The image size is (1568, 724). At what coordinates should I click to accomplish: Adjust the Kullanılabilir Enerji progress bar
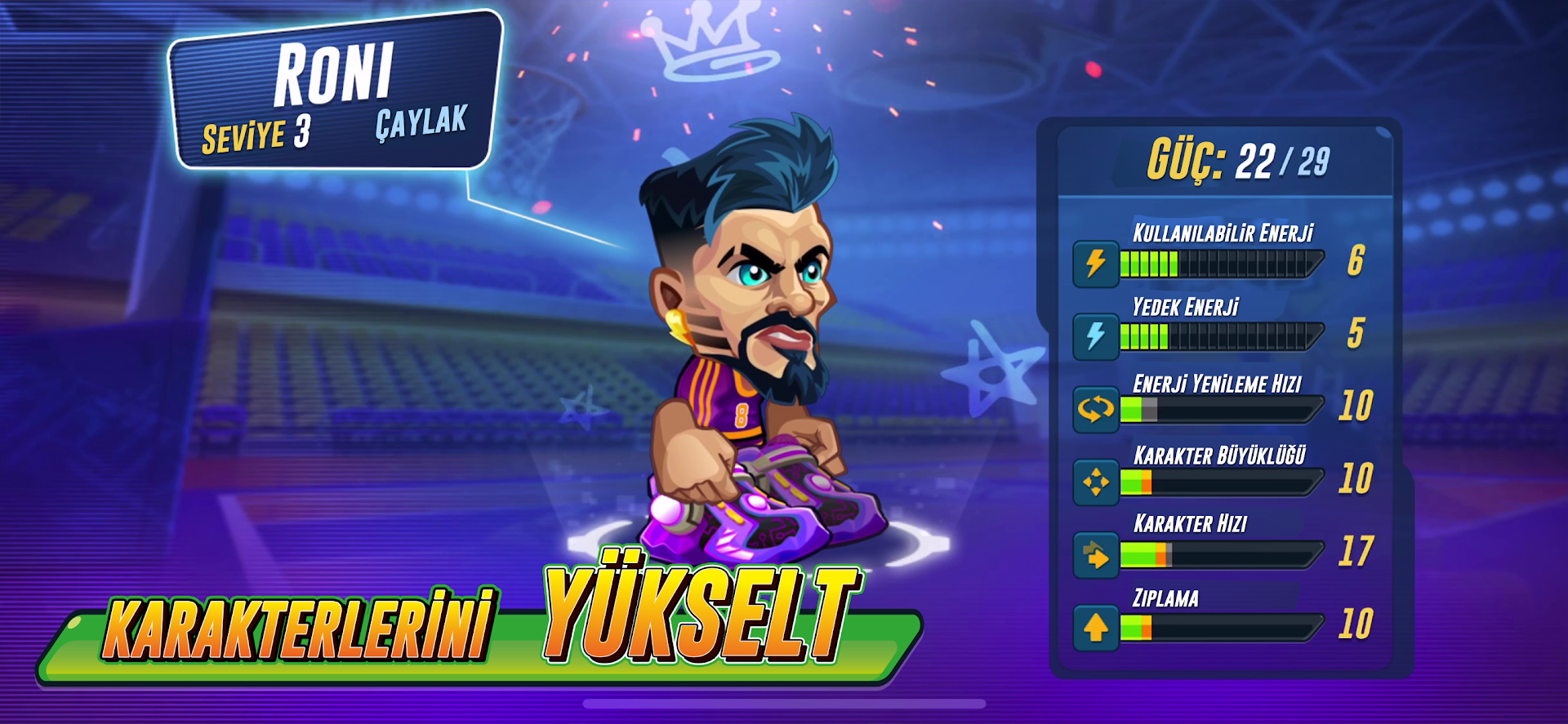coord(1223,262)
